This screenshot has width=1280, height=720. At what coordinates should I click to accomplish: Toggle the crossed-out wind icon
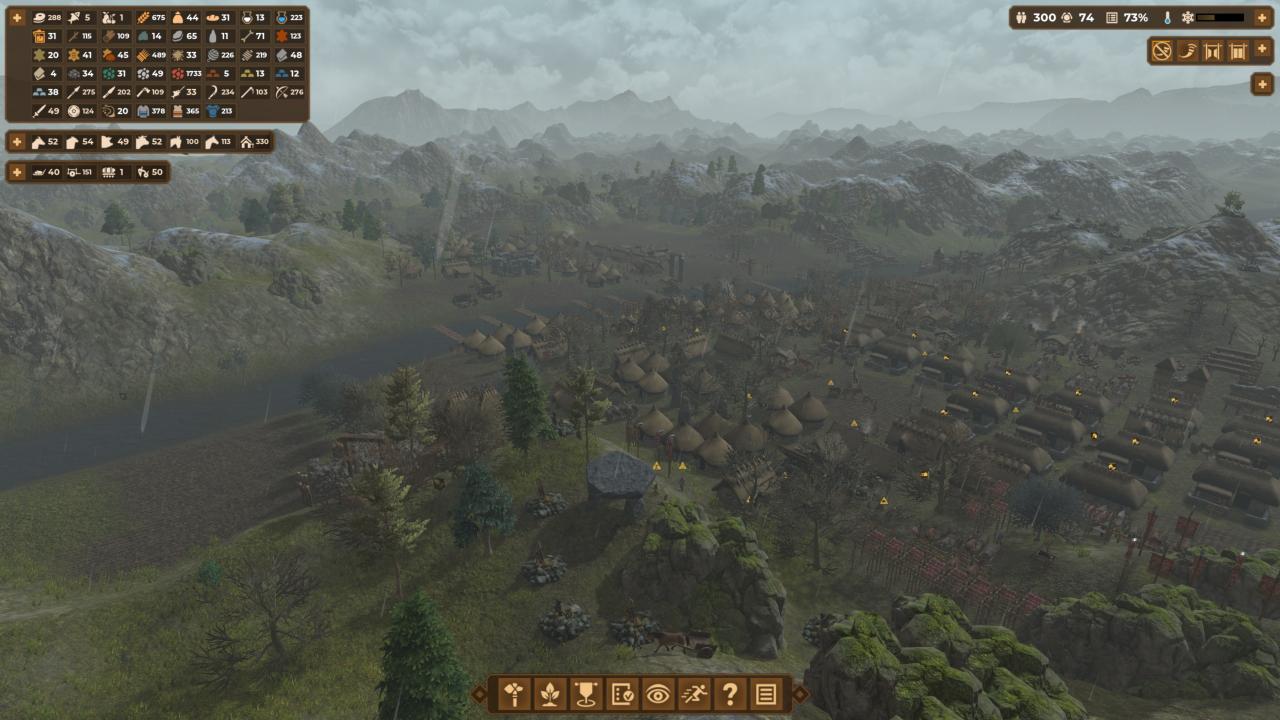pos(1162,51)
